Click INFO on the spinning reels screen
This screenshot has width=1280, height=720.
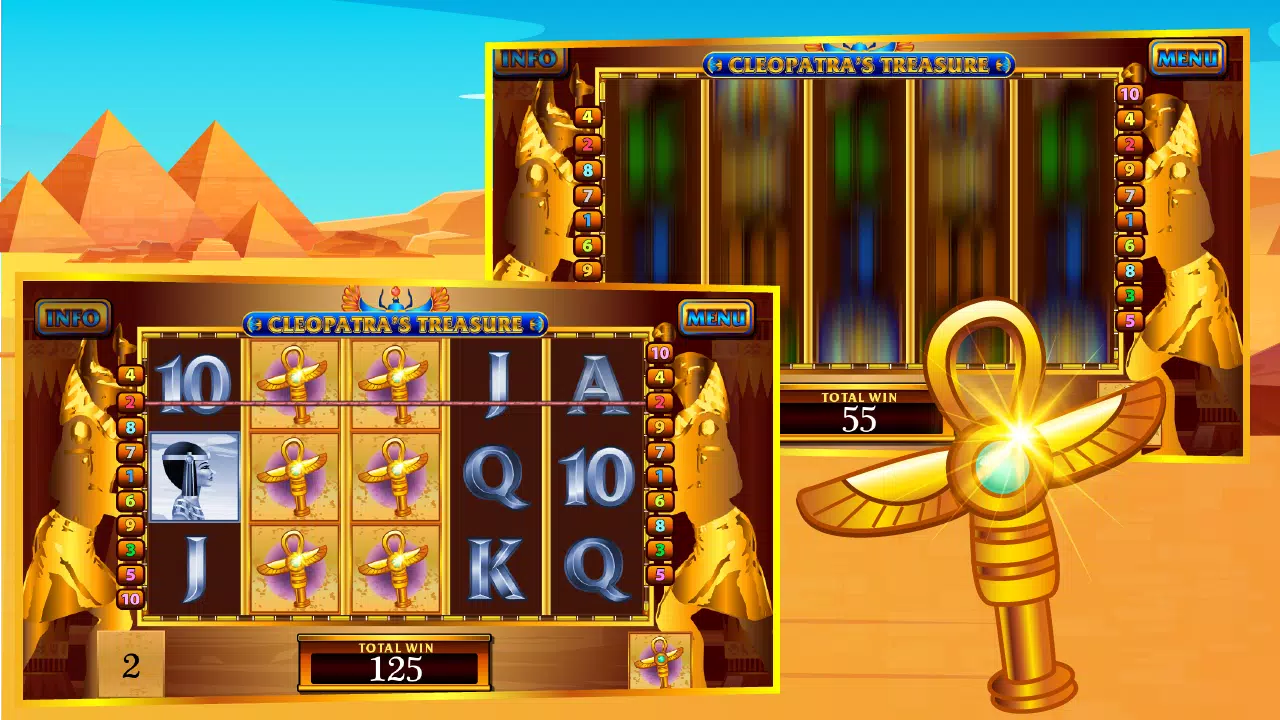click(528, 58)
